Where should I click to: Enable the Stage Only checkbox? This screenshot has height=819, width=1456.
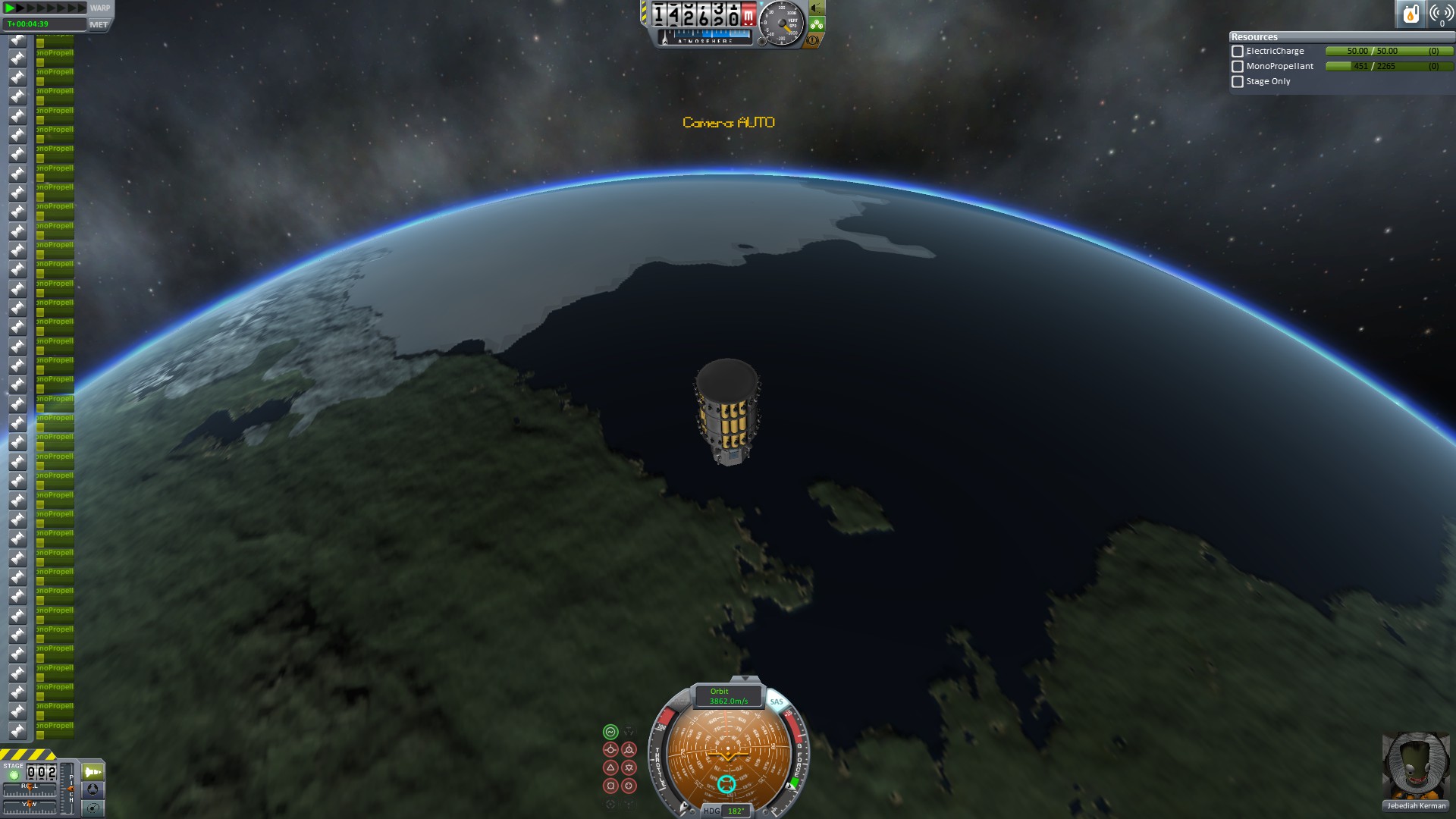pyautogui.click(x=1238, y=82)
